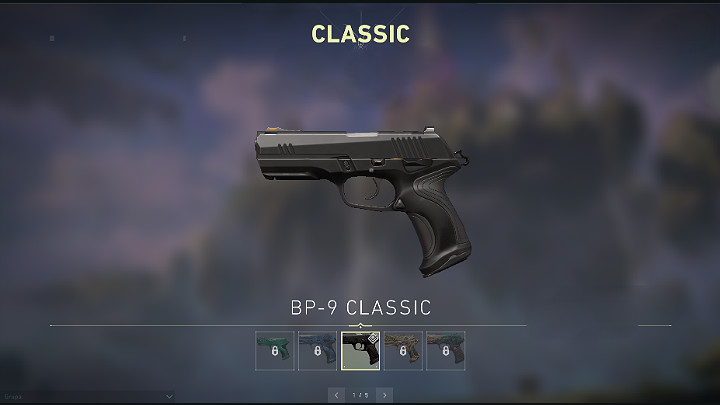The image size is (720, 405).
Task: Go to the previous skin page
Action: click(336, 395)
